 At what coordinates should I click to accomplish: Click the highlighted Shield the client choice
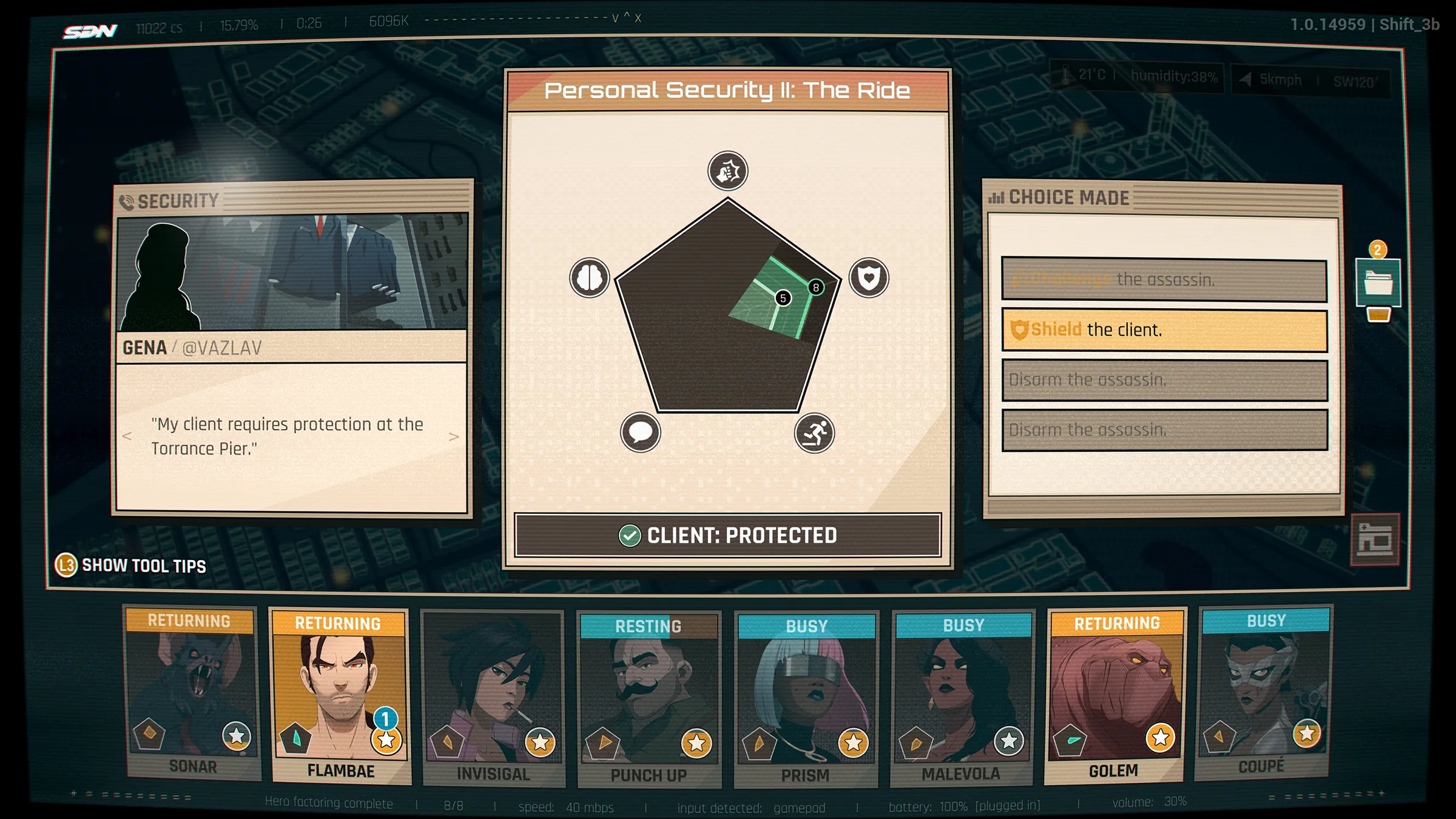click(x=1164, y=331)
